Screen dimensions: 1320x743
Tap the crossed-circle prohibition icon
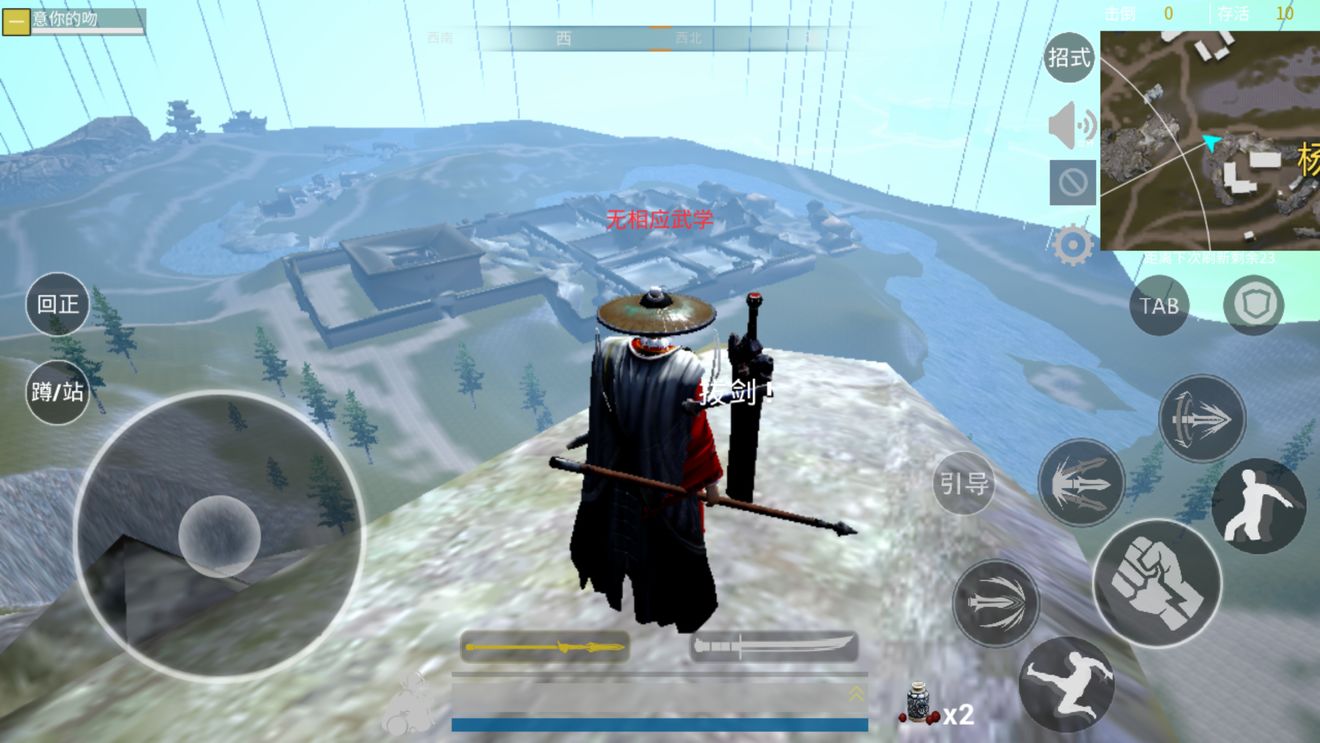coord(1072,183)
